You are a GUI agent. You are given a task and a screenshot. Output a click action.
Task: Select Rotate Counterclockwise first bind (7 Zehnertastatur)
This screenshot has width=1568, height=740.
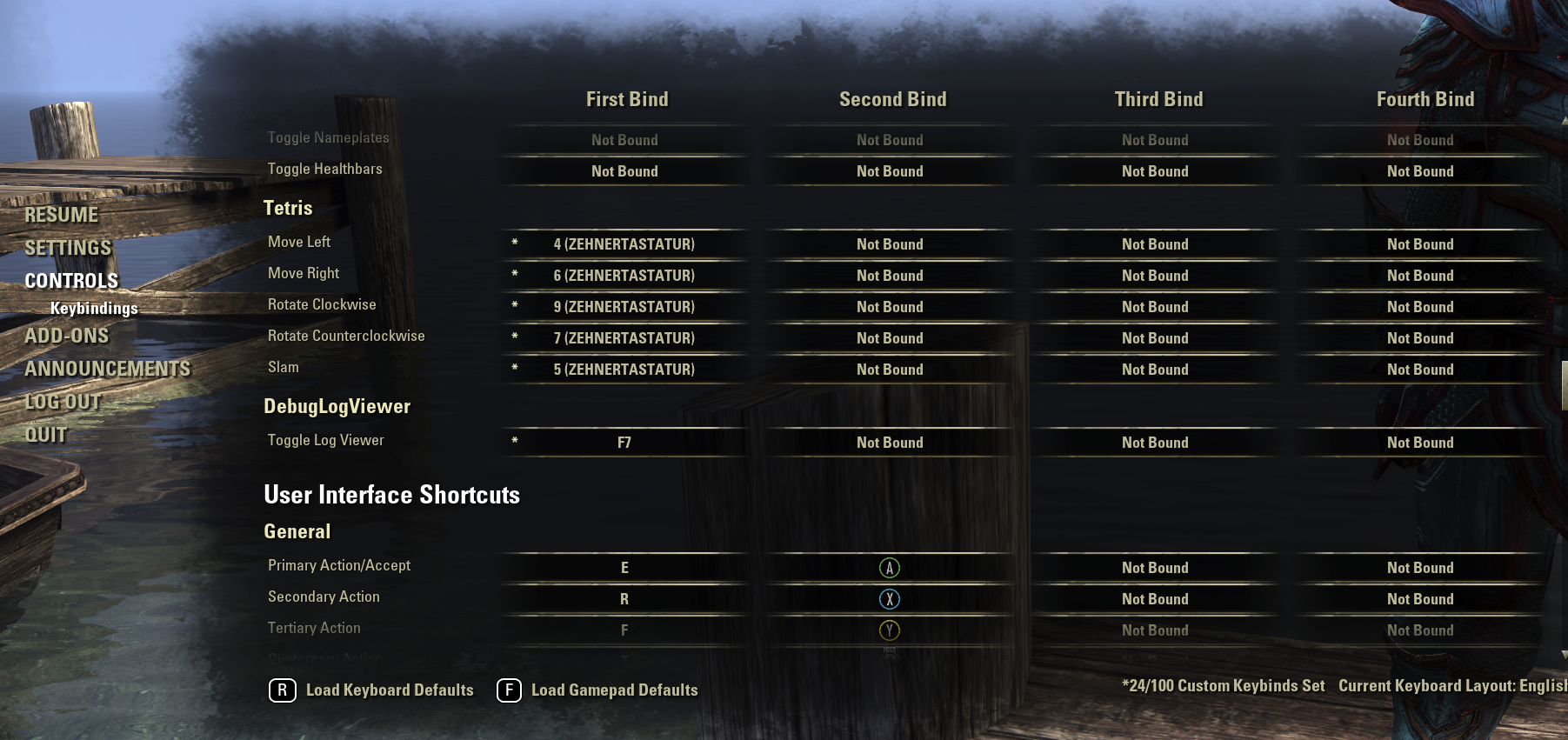(624, 338)
